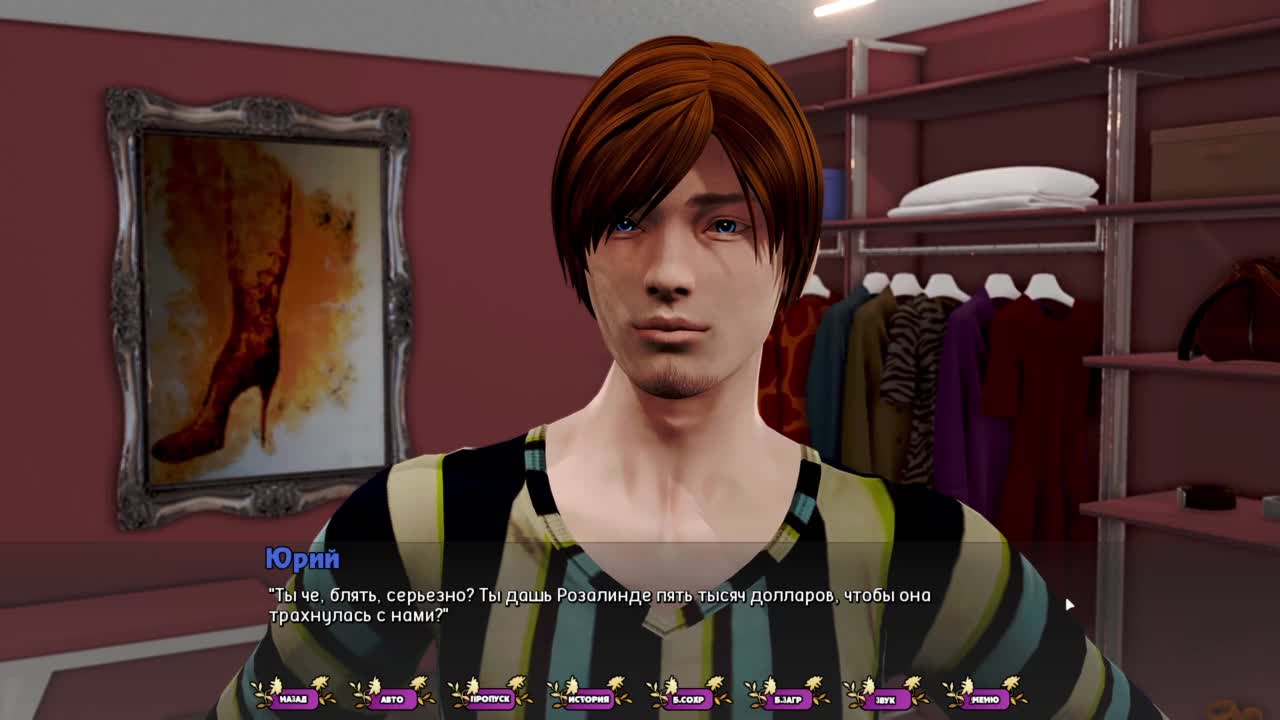The image size is (1280, 720).
Task: Quick save with the Б.Сохр button
Action: [688, 699]
